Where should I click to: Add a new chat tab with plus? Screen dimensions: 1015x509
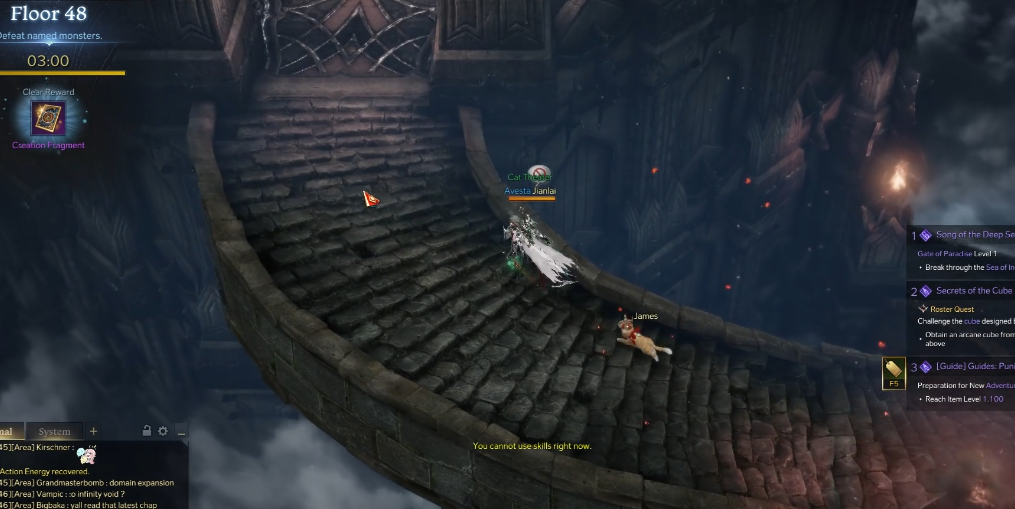point(94,431)
